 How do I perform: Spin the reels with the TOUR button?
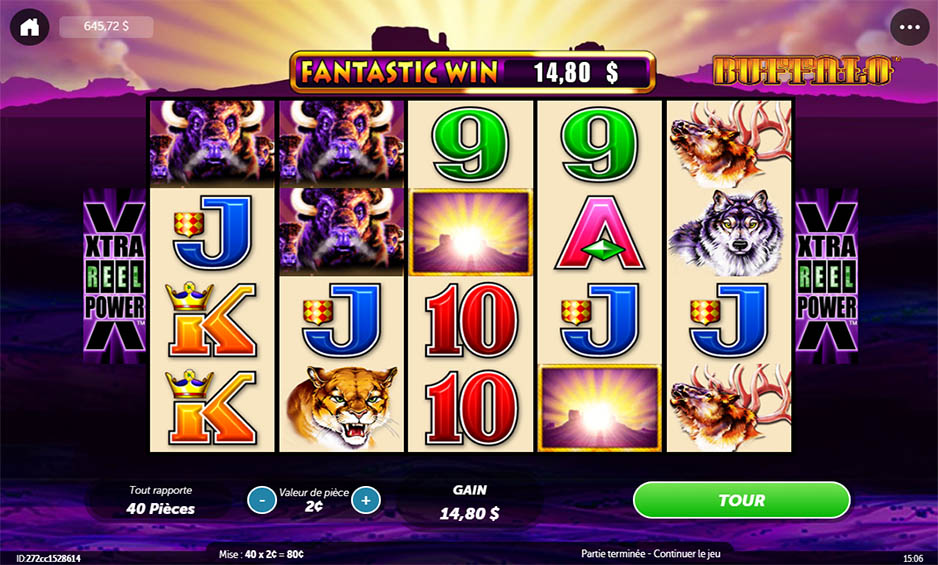point(741,500)
